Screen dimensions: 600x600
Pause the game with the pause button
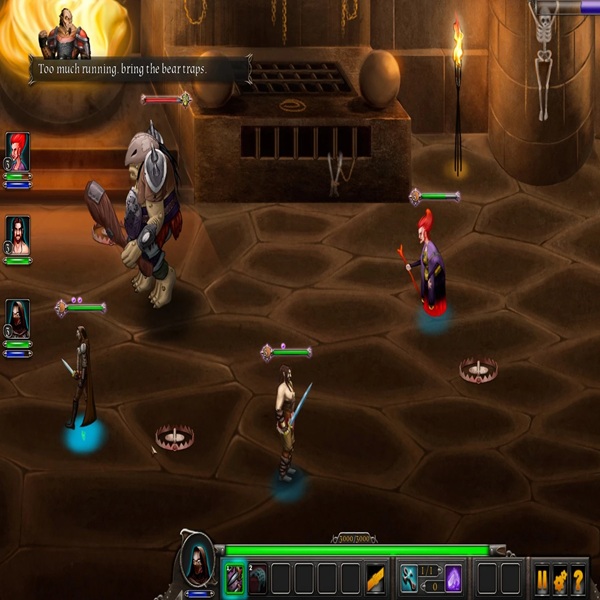coord(542,579)
